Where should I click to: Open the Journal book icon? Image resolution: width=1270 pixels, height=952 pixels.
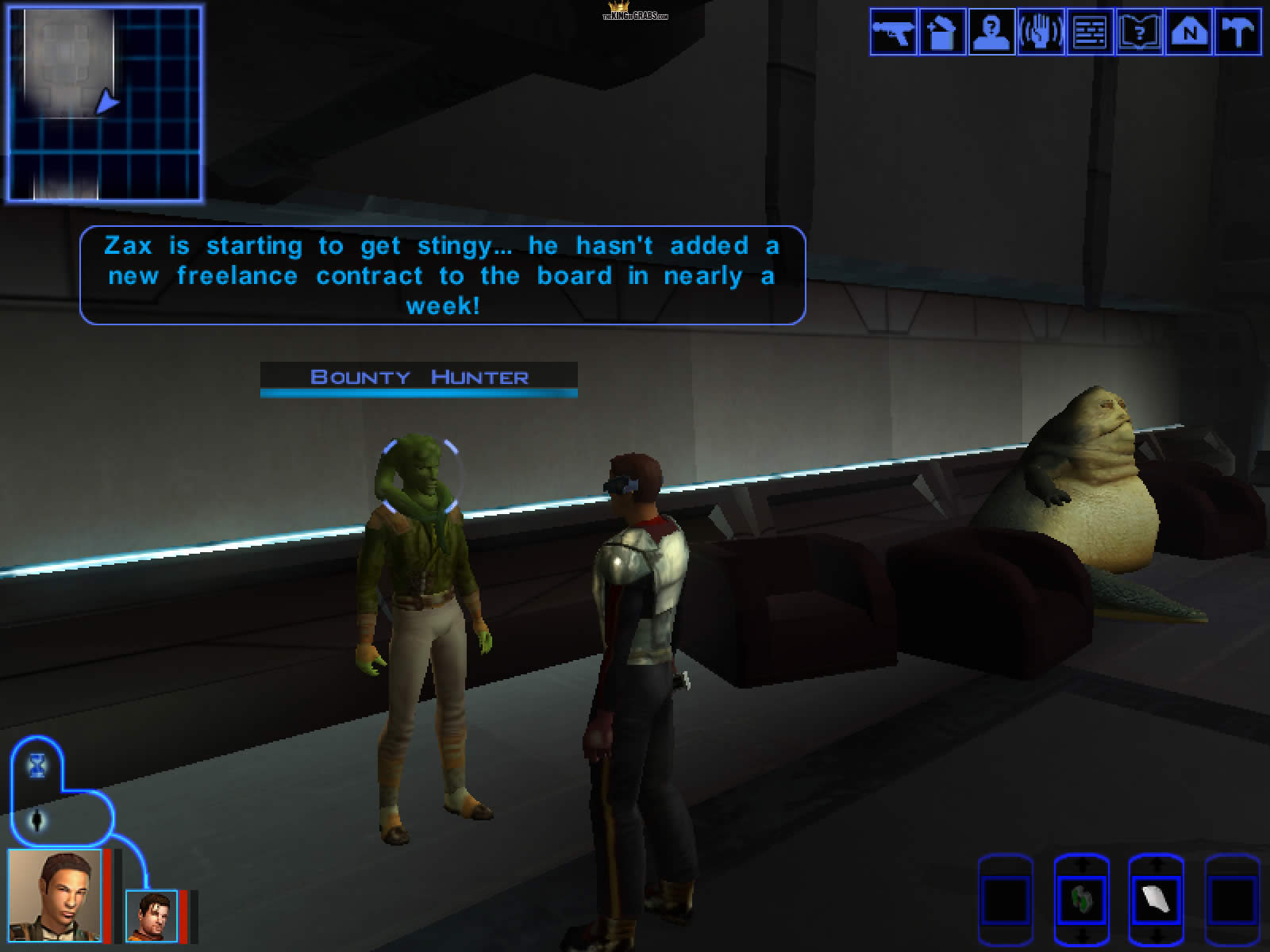point(1139,33)
